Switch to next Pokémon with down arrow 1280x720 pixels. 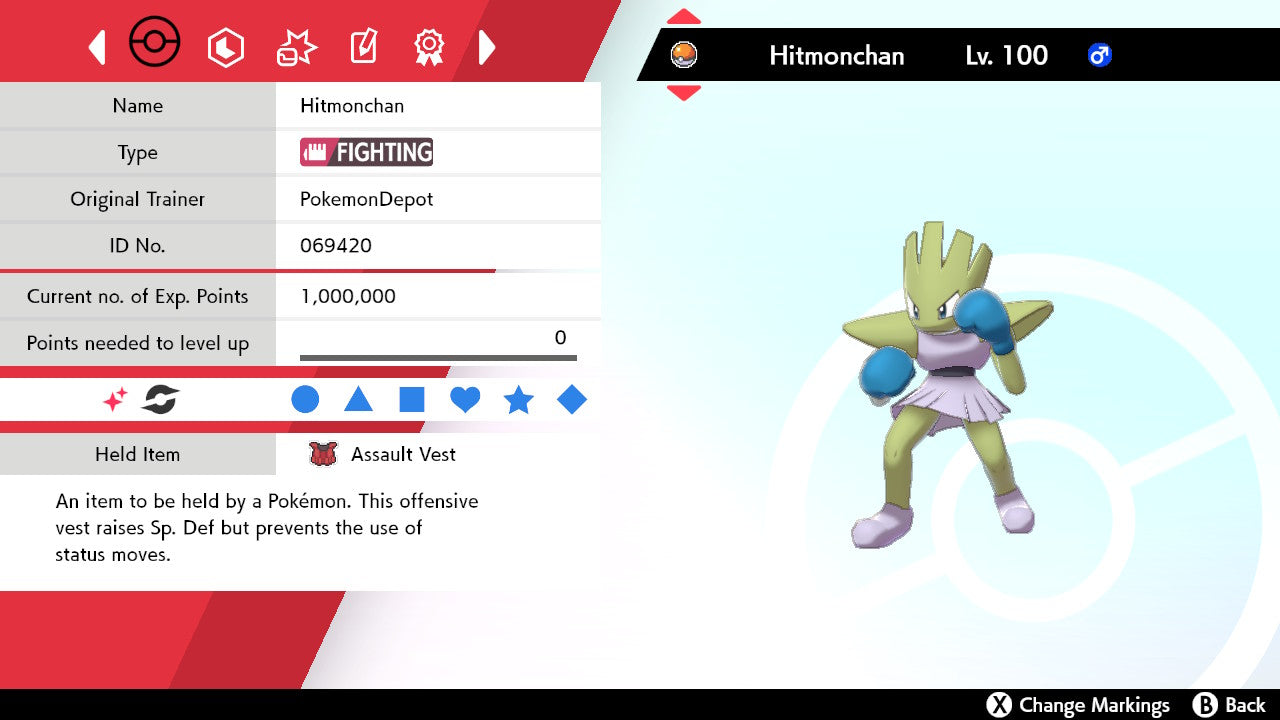click(x=683, y=93)
